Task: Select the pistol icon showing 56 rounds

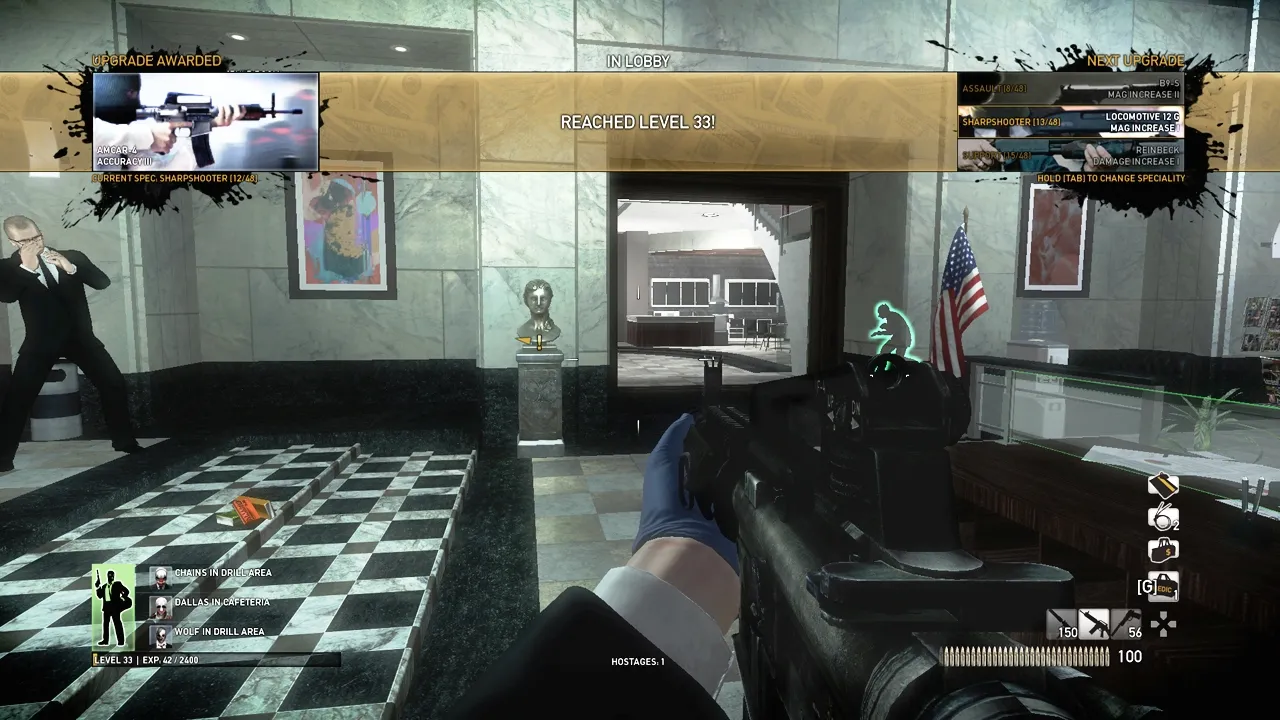Action: [1128, 625]
